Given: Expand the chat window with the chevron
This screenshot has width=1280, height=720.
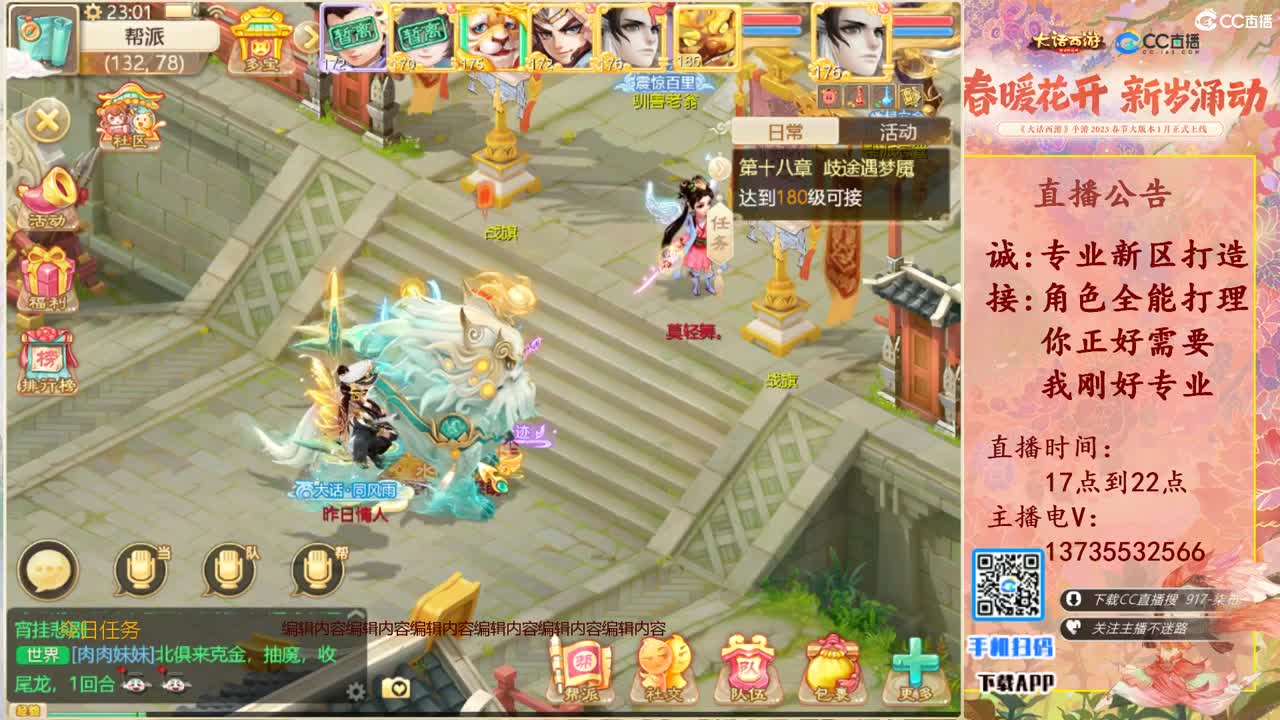Looking at the screenshot, I should pyautogui.click(x=354, y=614).
